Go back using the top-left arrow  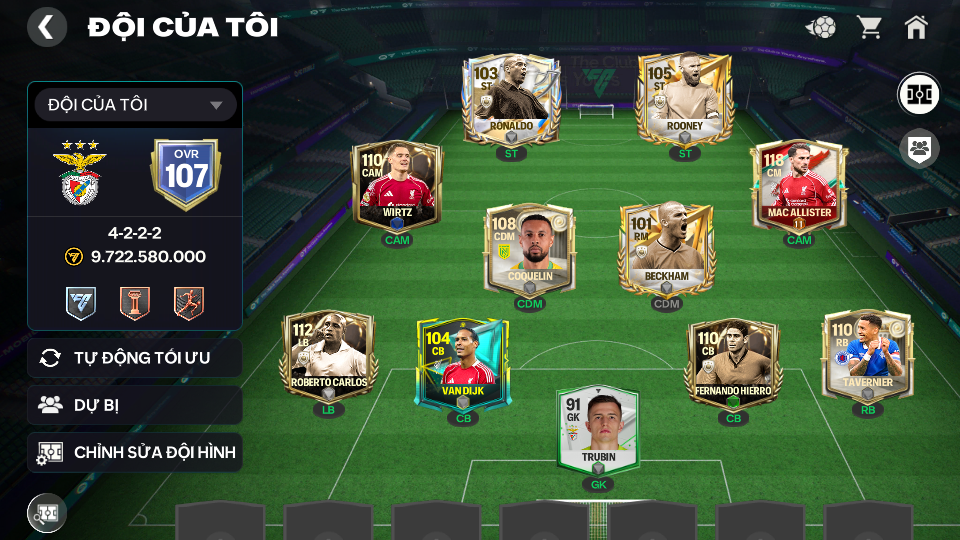(46, 27)
